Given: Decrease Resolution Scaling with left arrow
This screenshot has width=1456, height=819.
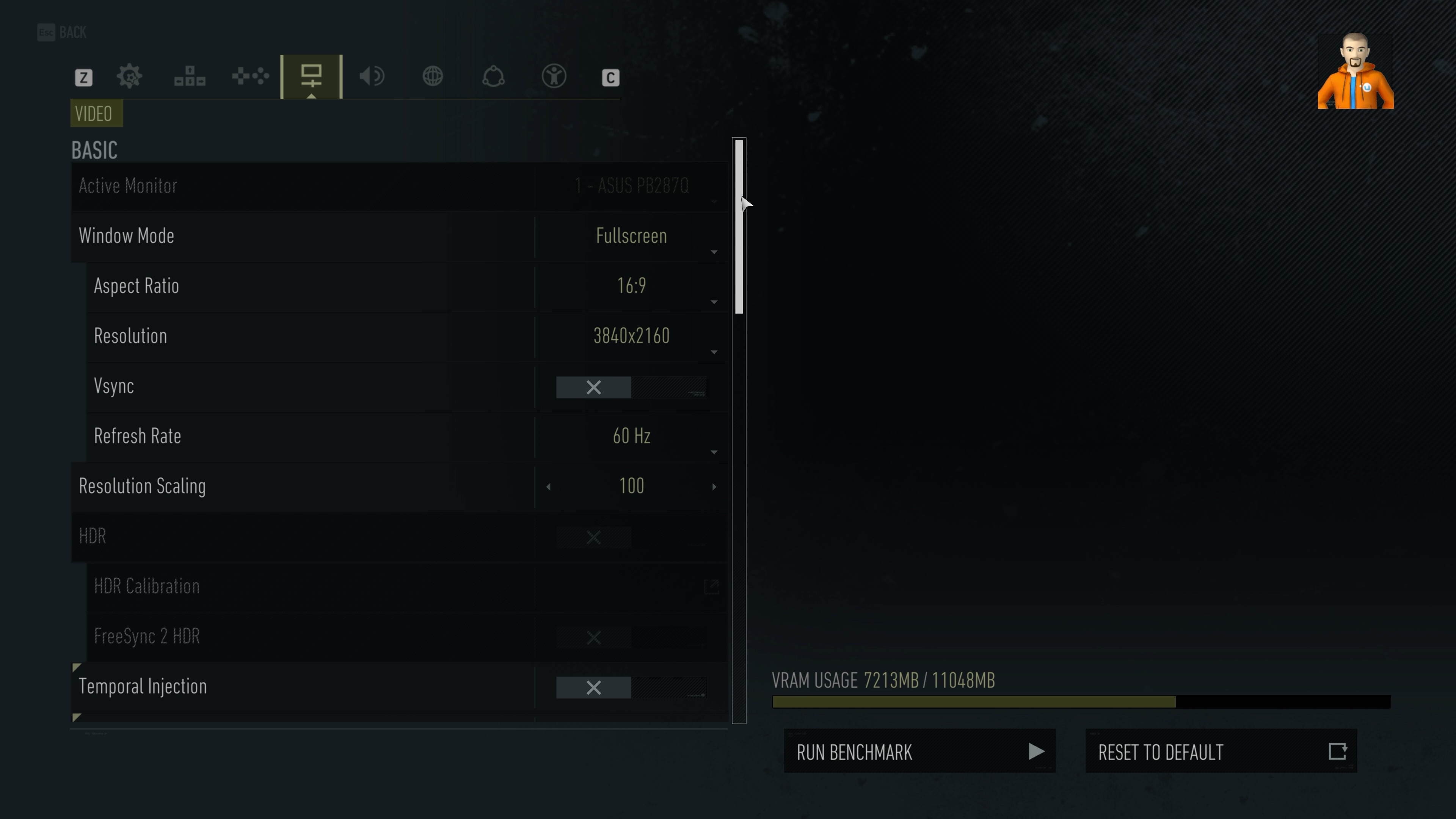Looking at the screenshot, I should (548, 486).
